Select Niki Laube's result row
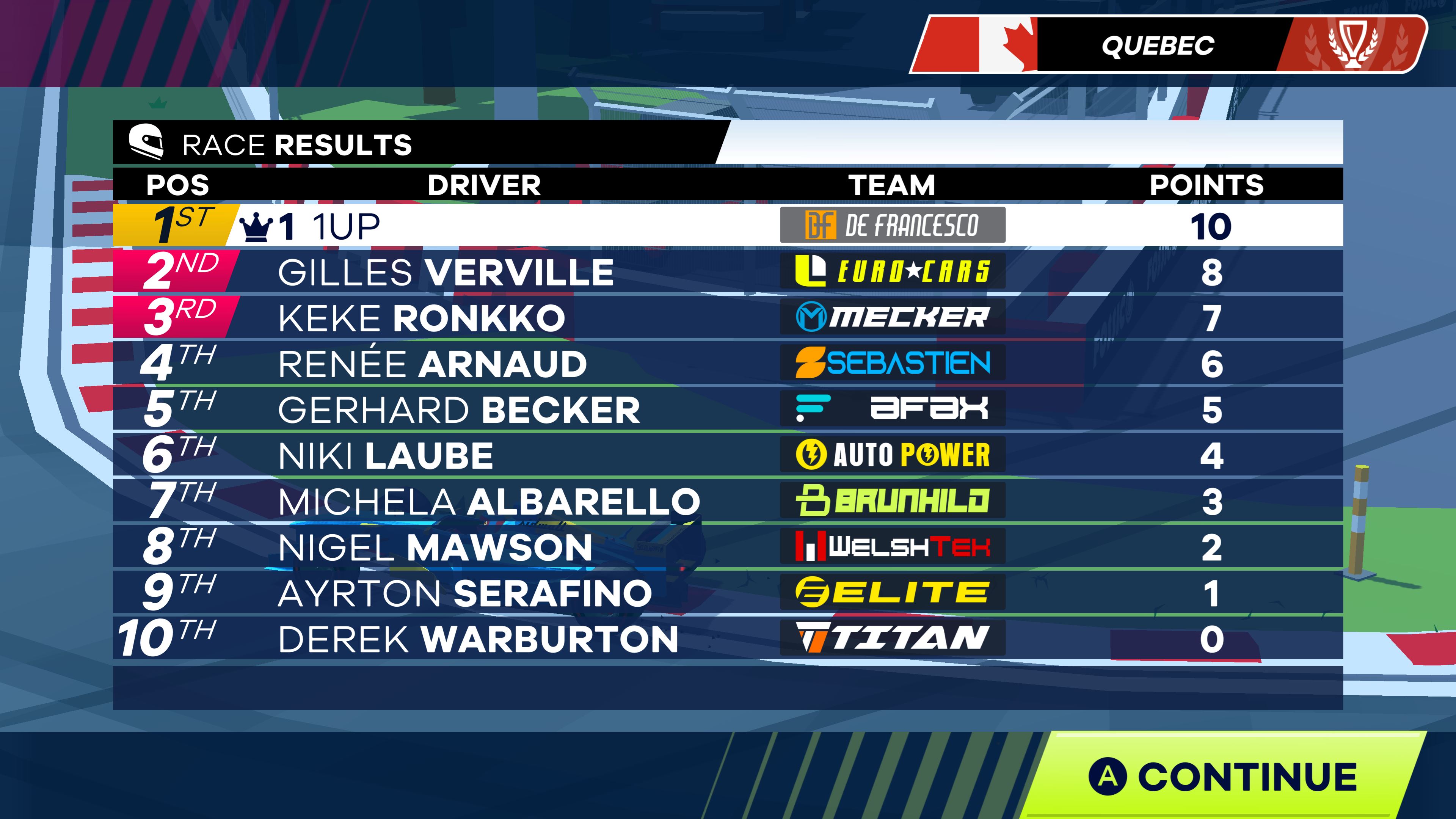Viewport: 1456px width, 819px height. pyautogui.click(x=728, y=455)
